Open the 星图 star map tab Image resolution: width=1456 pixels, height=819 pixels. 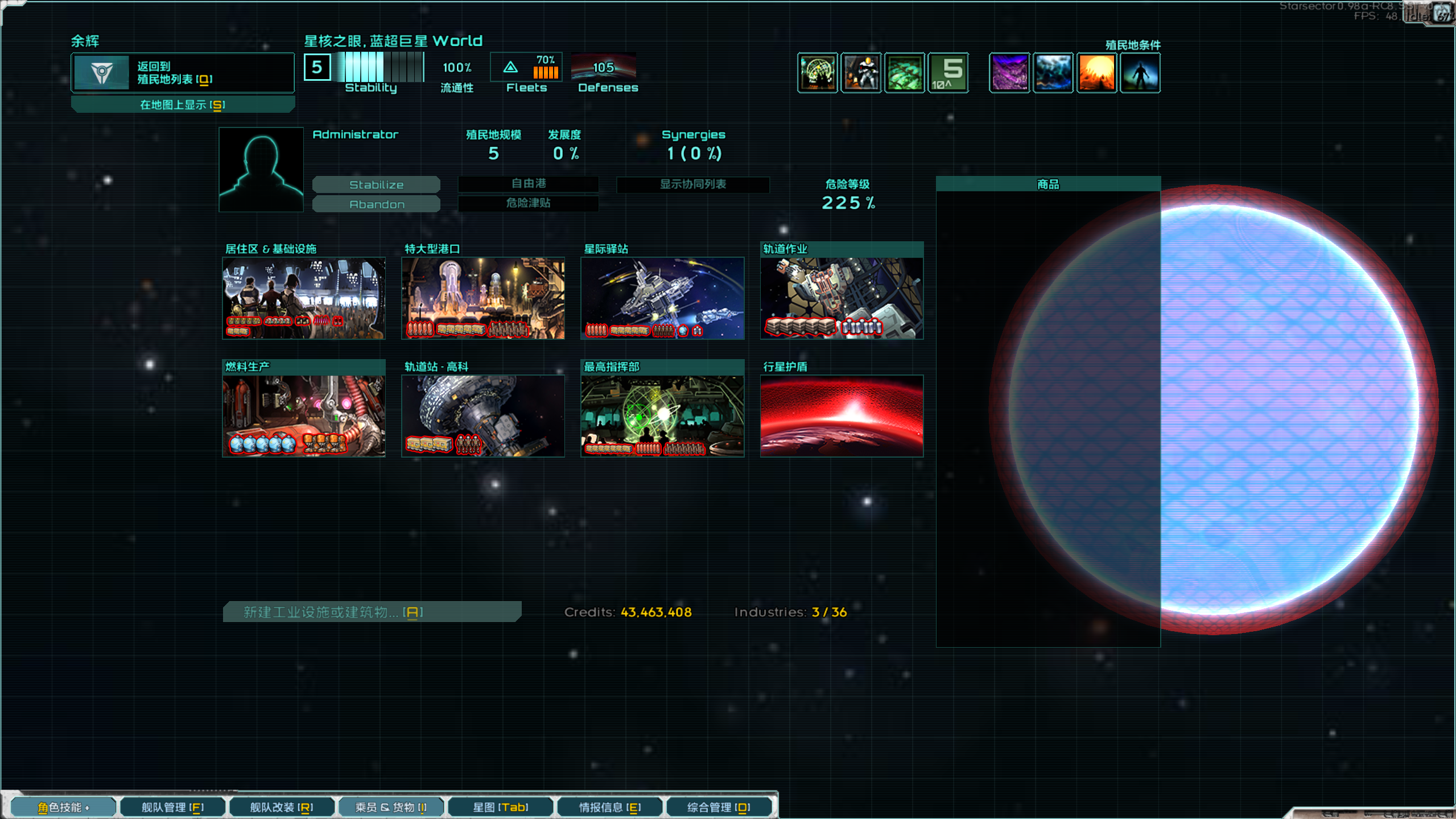(501, 807)
